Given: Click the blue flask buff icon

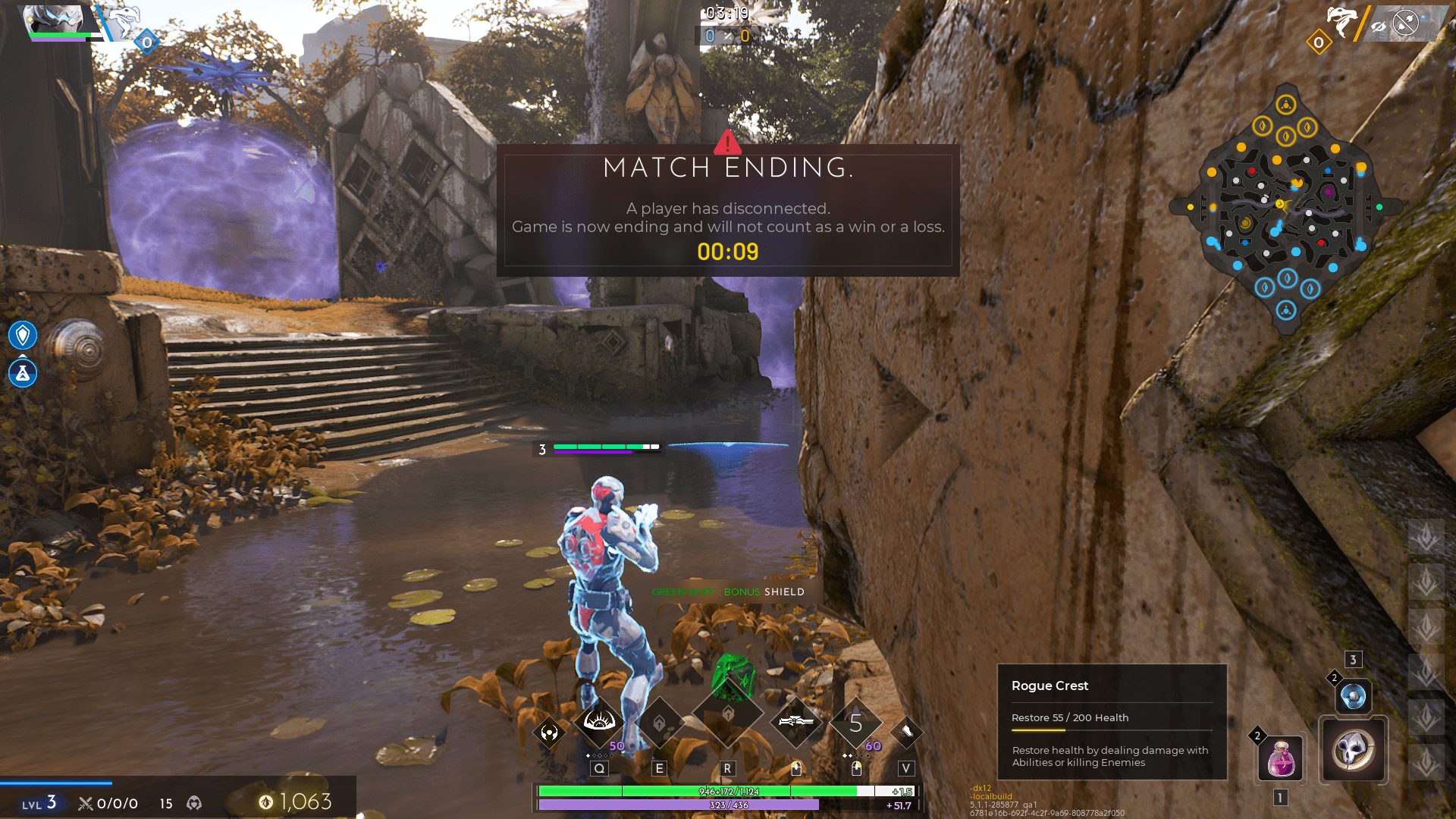Looking at the screenshot, I should click(23, 373).
